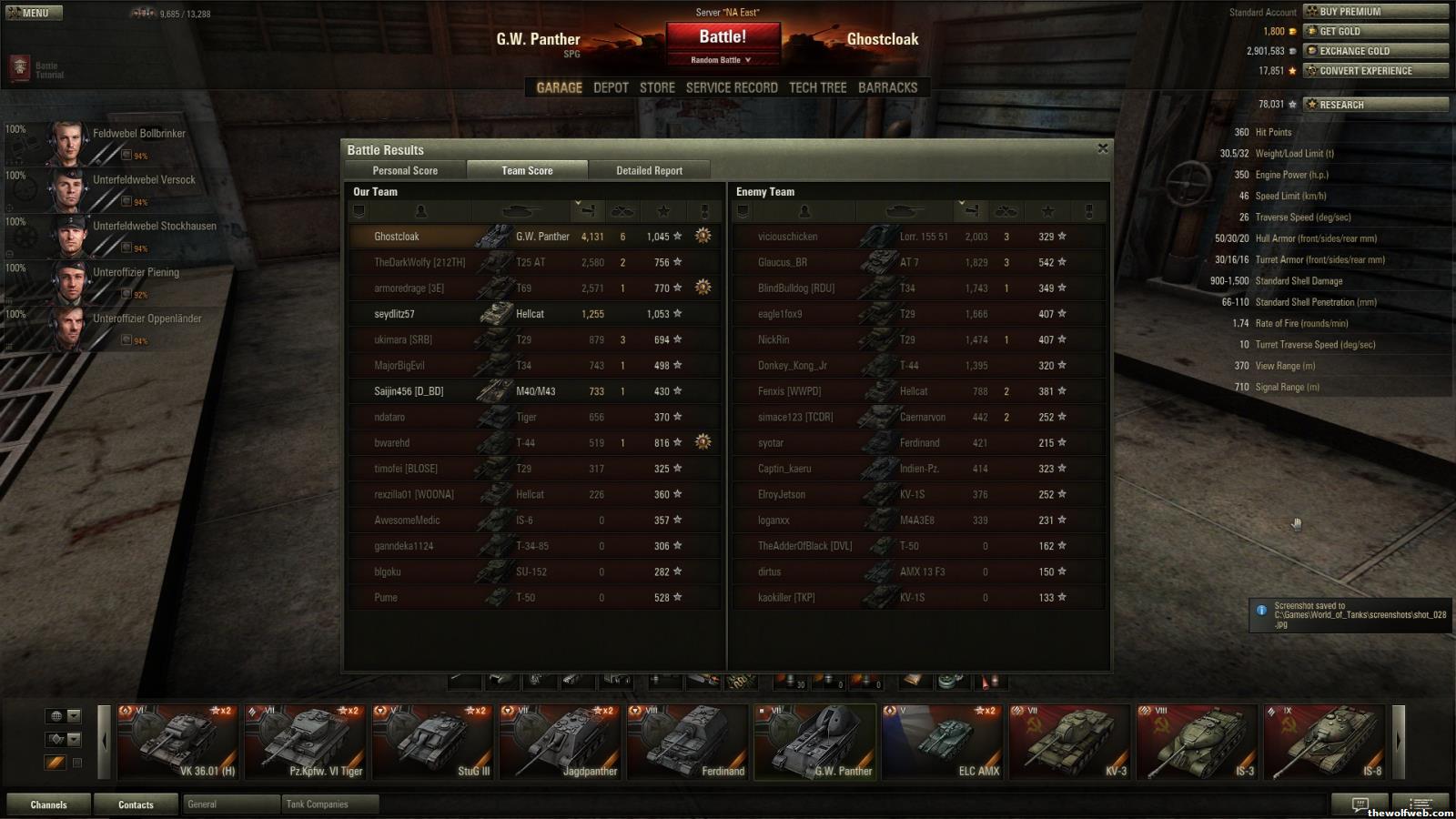
Task: Choose EXCHANGE GOLD
Action: (x=1375, y=51)
